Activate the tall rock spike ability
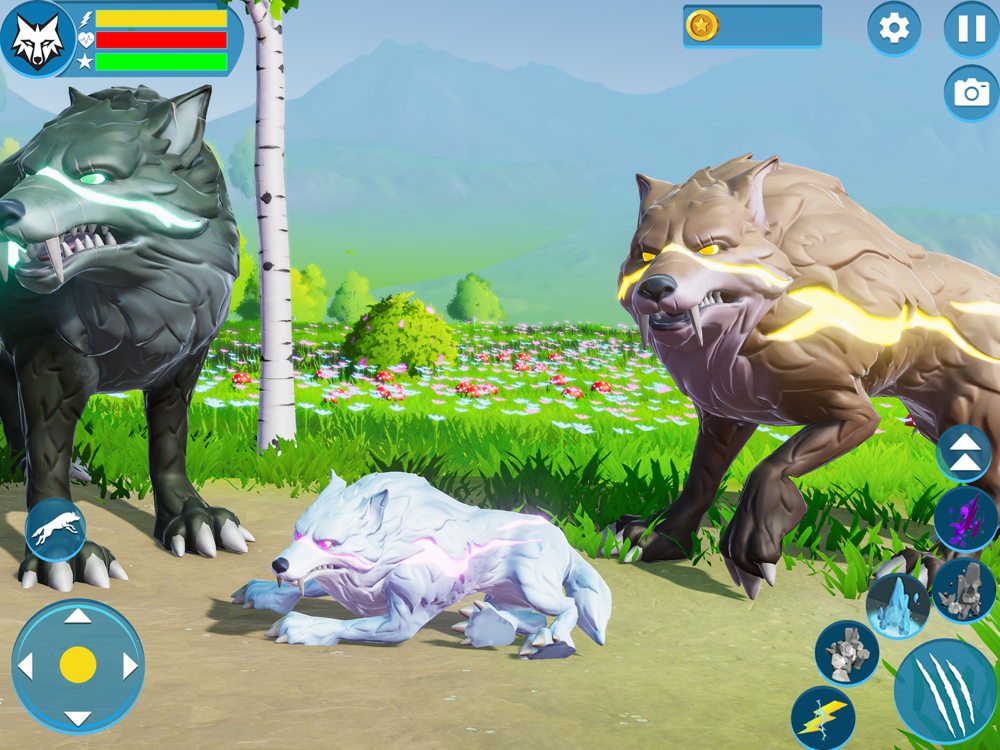Viewport: 1000px width, 750px height. pos(964,590)
